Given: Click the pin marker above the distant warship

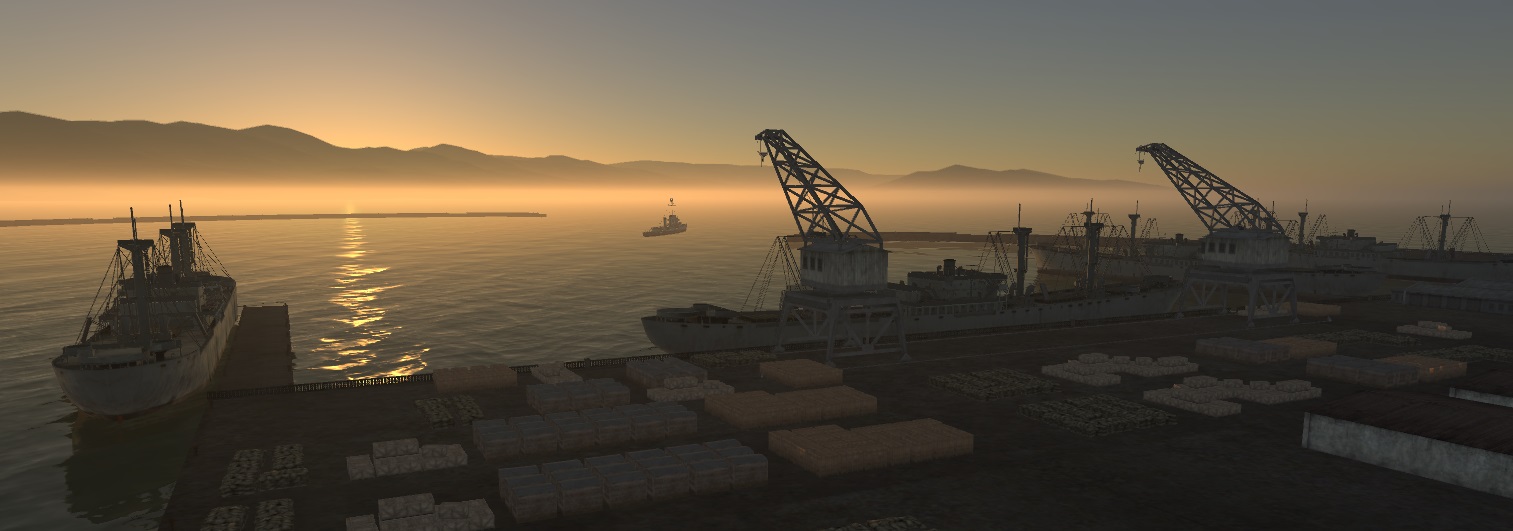Looking at the screenshot, I should coord(670,201).
